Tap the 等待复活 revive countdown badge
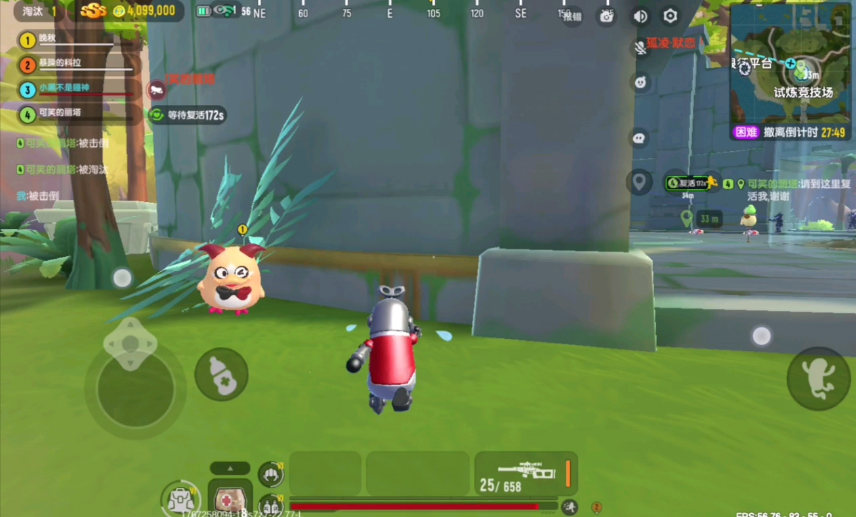The height and width of the screenshot is (517, 856). 187,115
